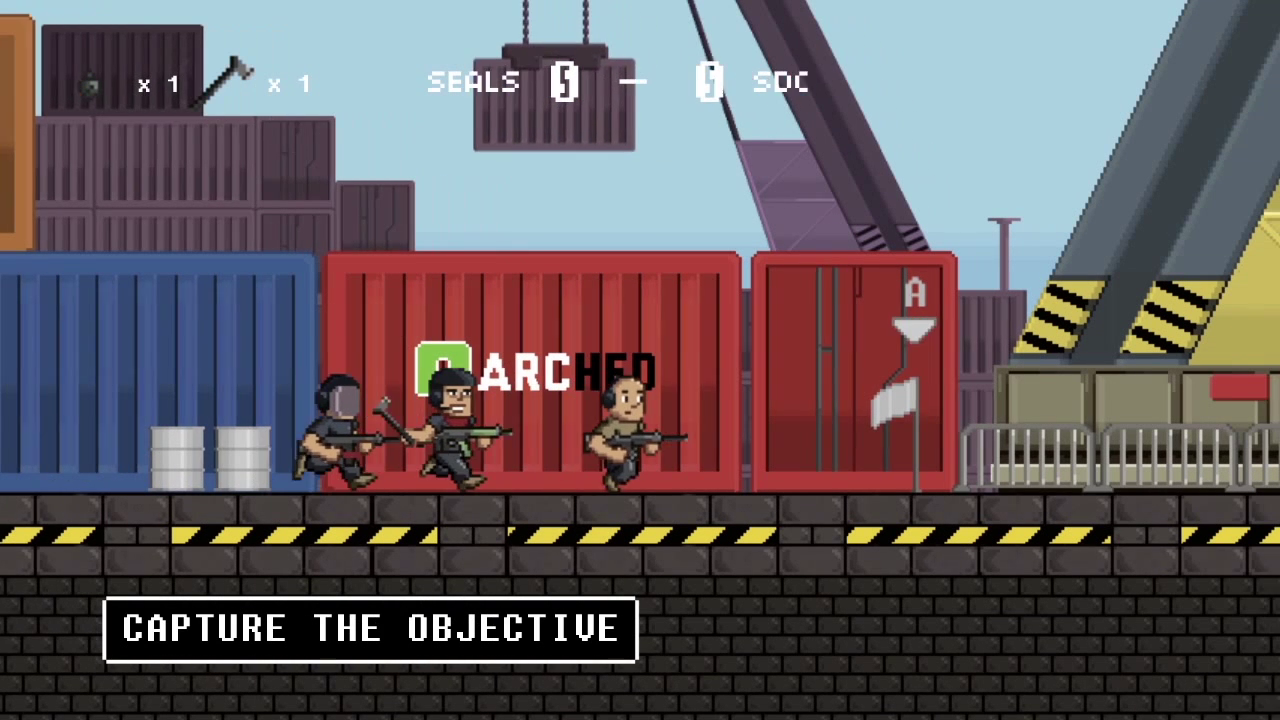1280x720 pixels.
Task: Select the tomahawk axe icon
Action: click(x=225, y=82)
